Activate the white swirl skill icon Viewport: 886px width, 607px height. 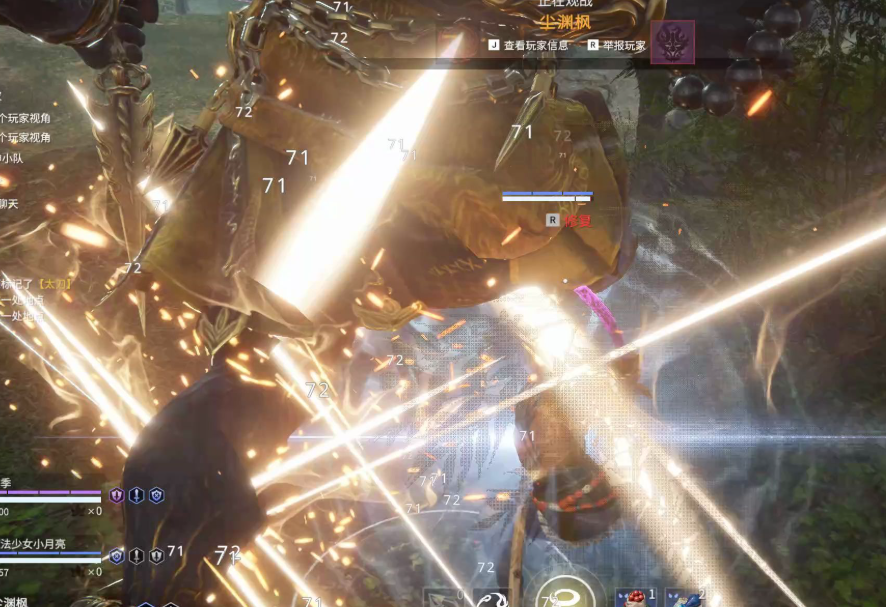coord(491,598)
